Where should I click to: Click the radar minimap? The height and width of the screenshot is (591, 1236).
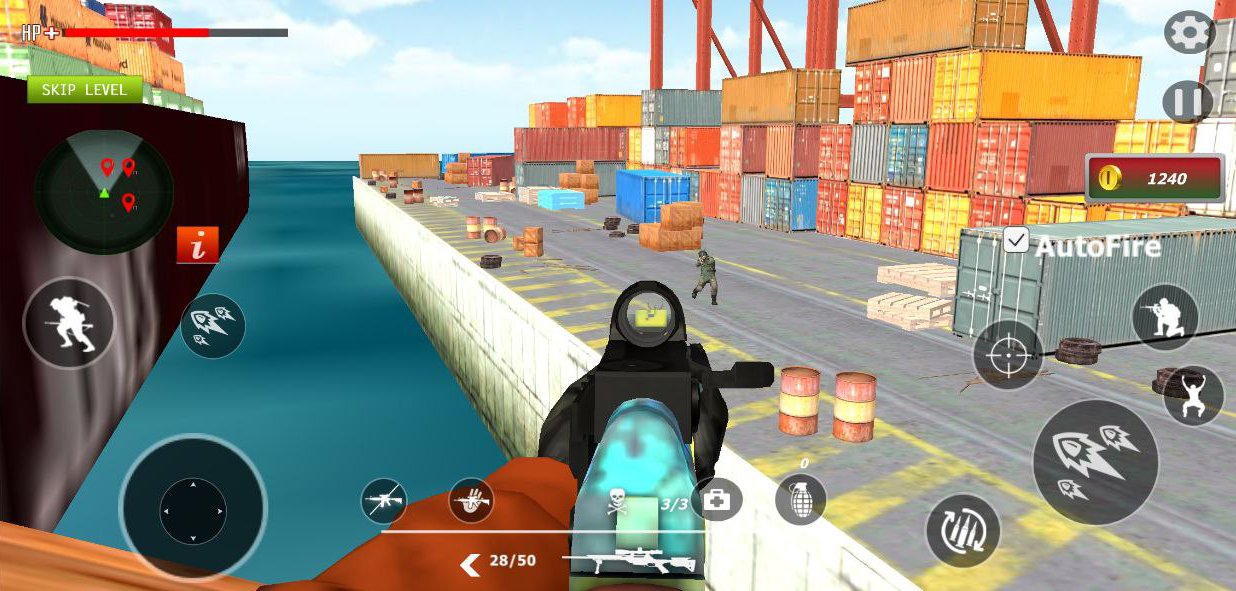[x=104, y=190]
